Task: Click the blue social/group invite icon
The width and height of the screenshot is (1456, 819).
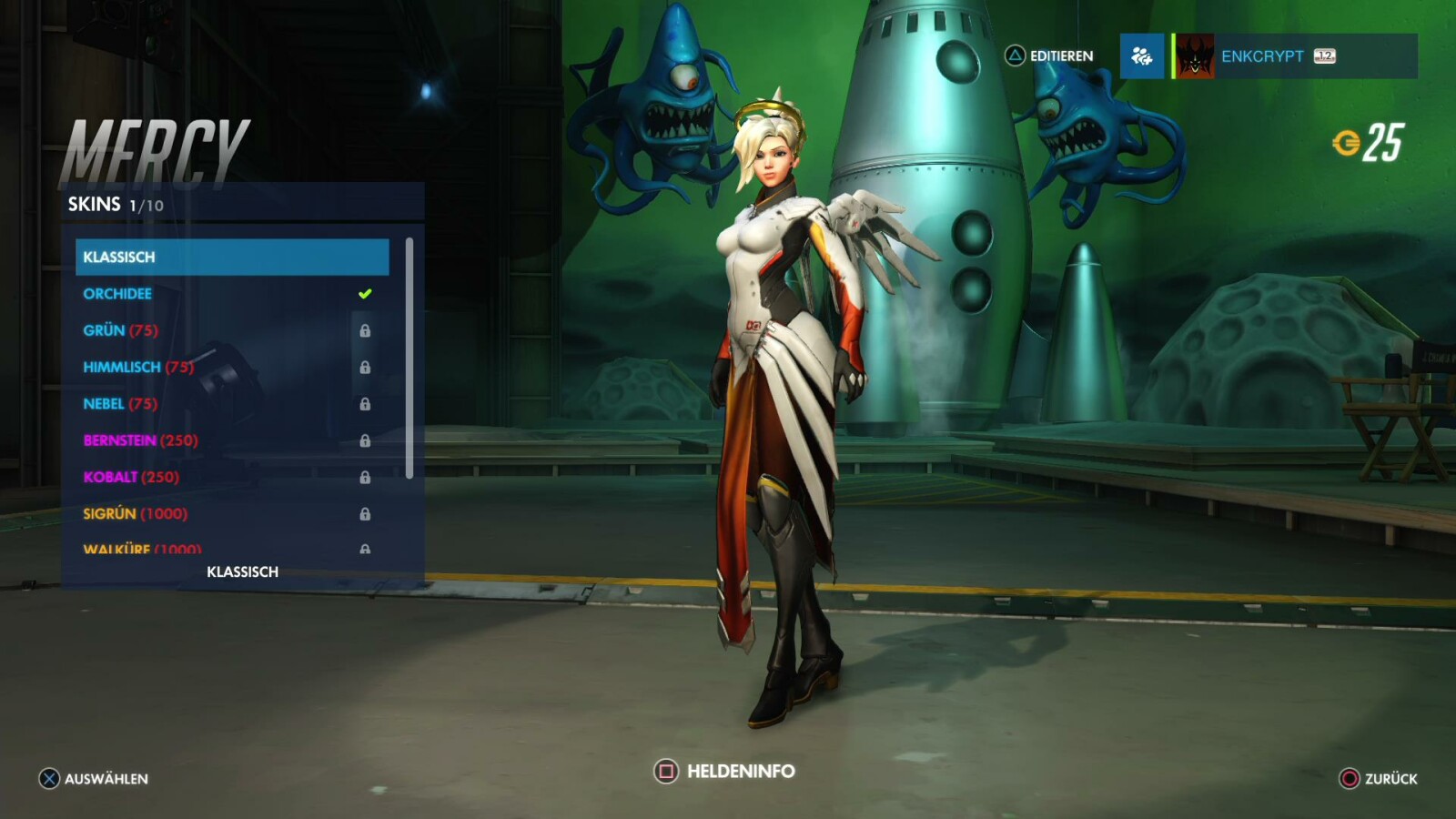Action: click(1143, 56)
